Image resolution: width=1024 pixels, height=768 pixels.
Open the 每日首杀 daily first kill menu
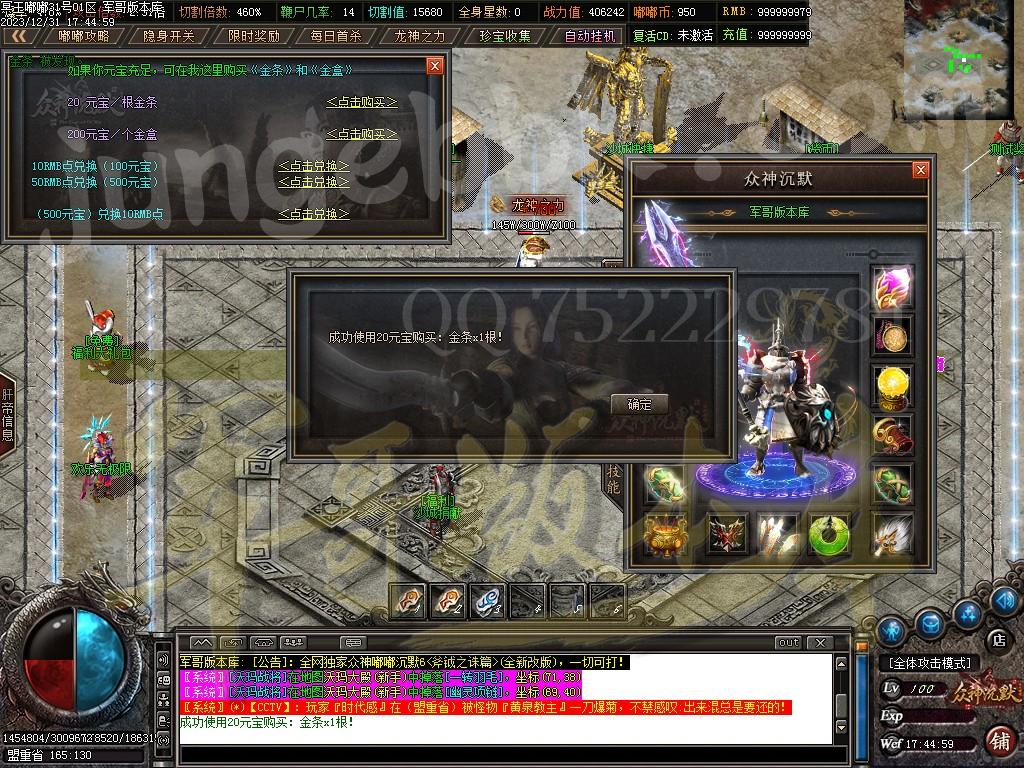point(336,36)
